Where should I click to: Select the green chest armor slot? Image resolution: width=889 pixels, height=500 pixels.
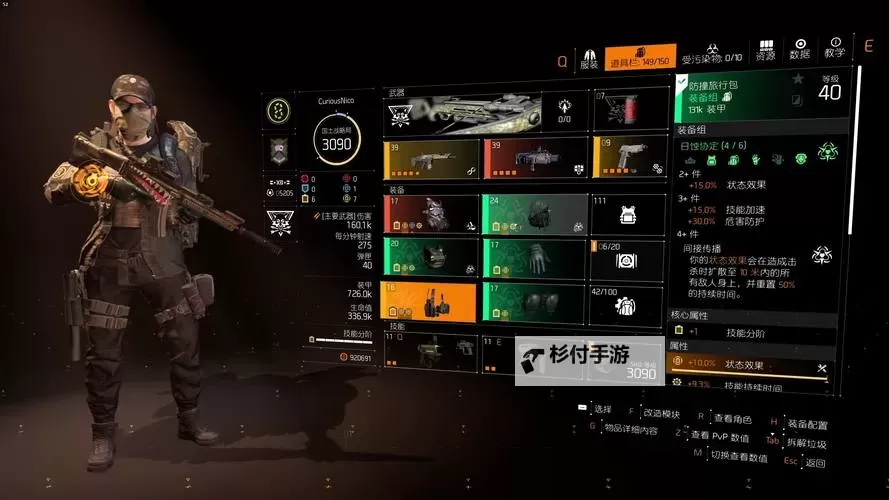431,258
